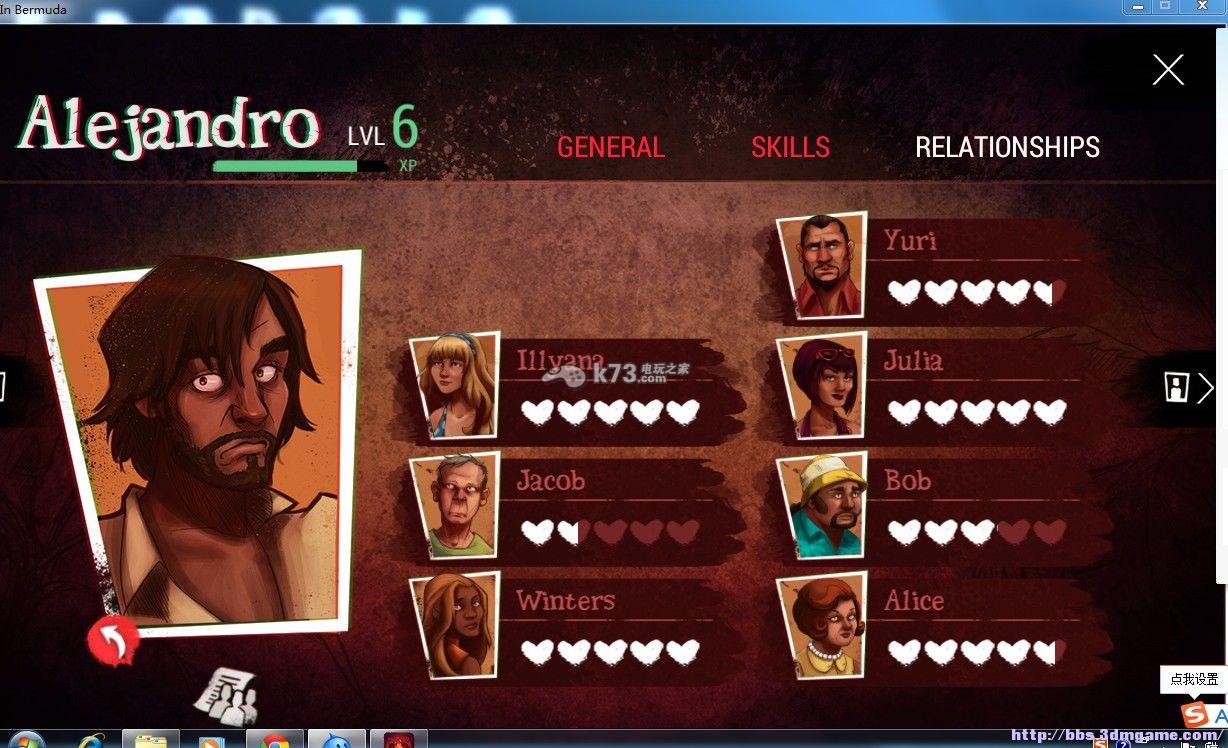Click the red back arrow button
This screenshot has height=748, width=1228.
(x=112, y=640)
